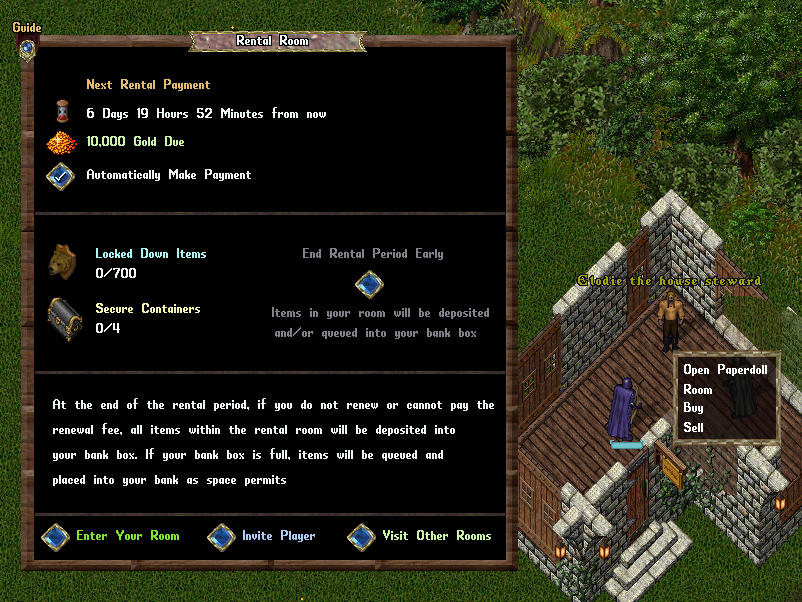
Task: Open the Guide button
Action: point(27,47)
